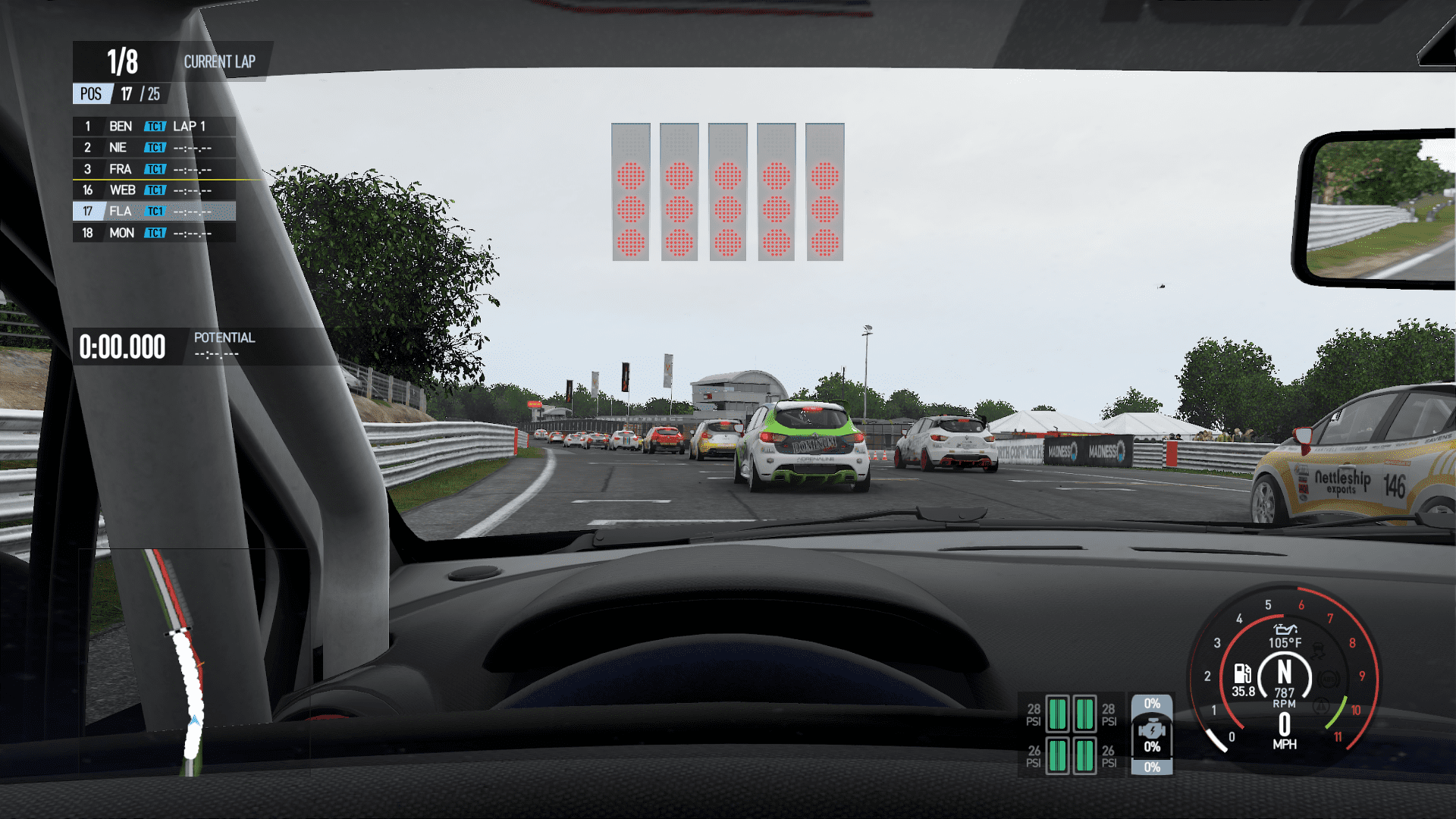Click the warning triangle icon below ABS
The image size is (1456, 819).
1321,707
